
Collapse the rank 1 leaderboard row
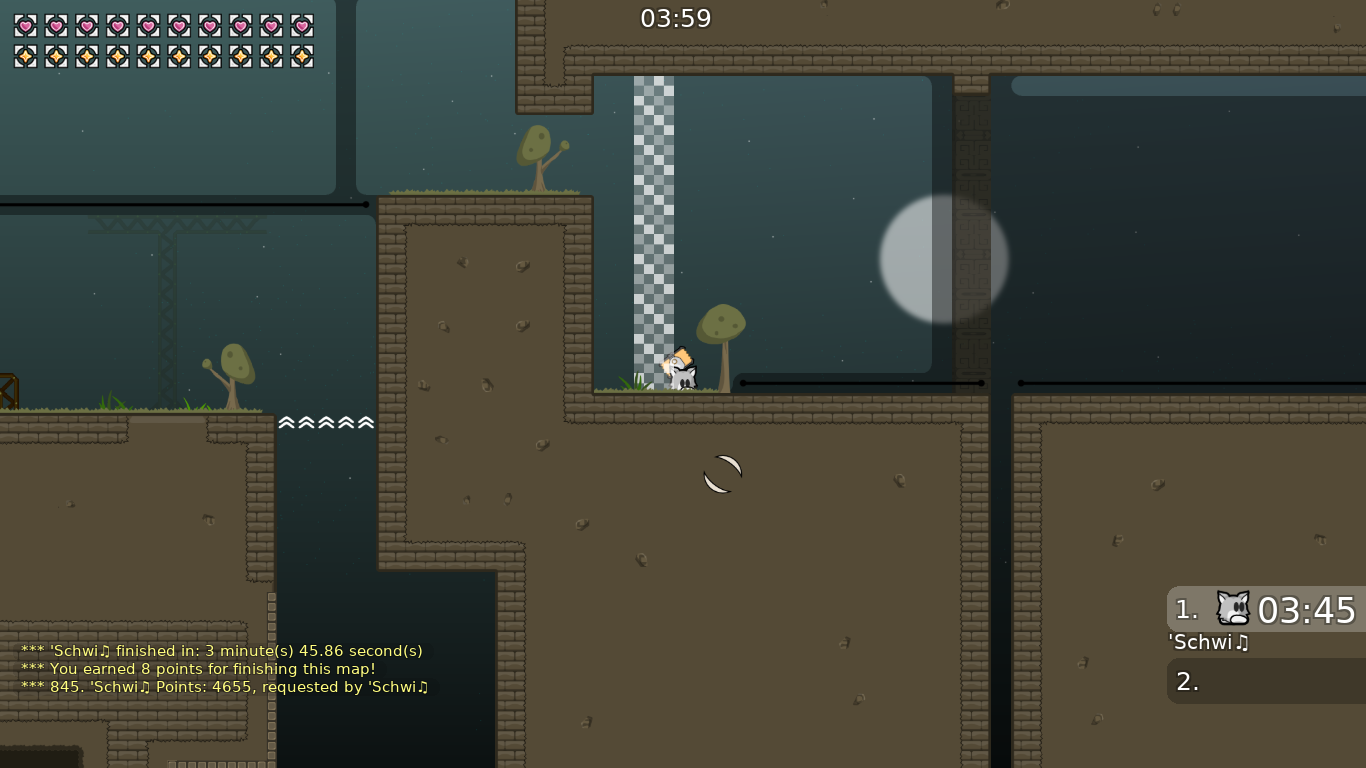pos(1265,610)
